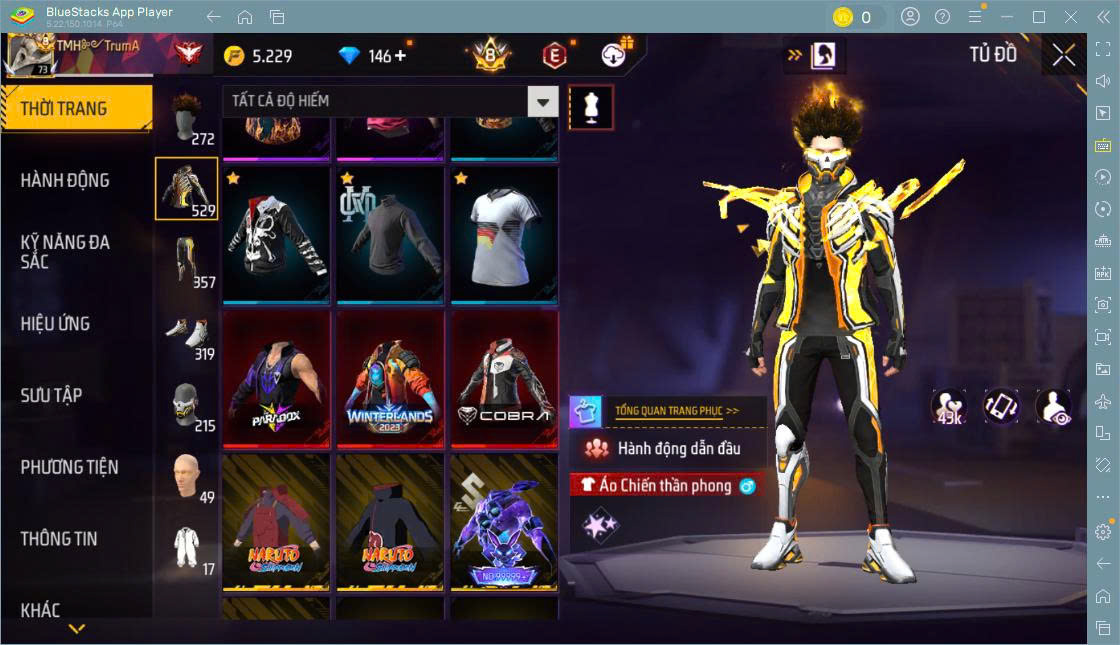This screenshot has width=1120, height=645.
Task: Show the PHƯƠNG TIỆN category
Action: click(70, 467)
